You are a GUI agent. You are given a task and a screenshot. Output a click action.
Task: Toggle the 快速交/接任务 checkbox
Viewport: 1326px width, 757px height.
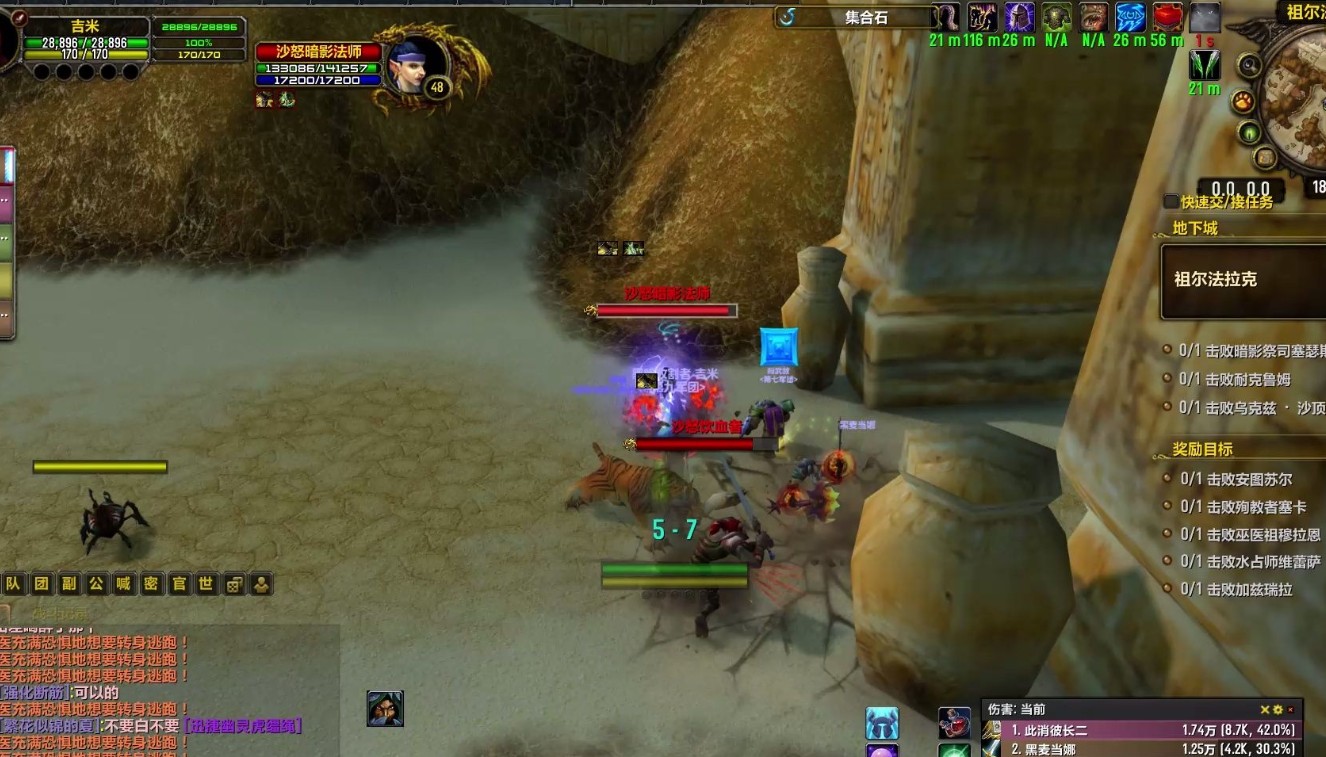(x=1171, y=202)
